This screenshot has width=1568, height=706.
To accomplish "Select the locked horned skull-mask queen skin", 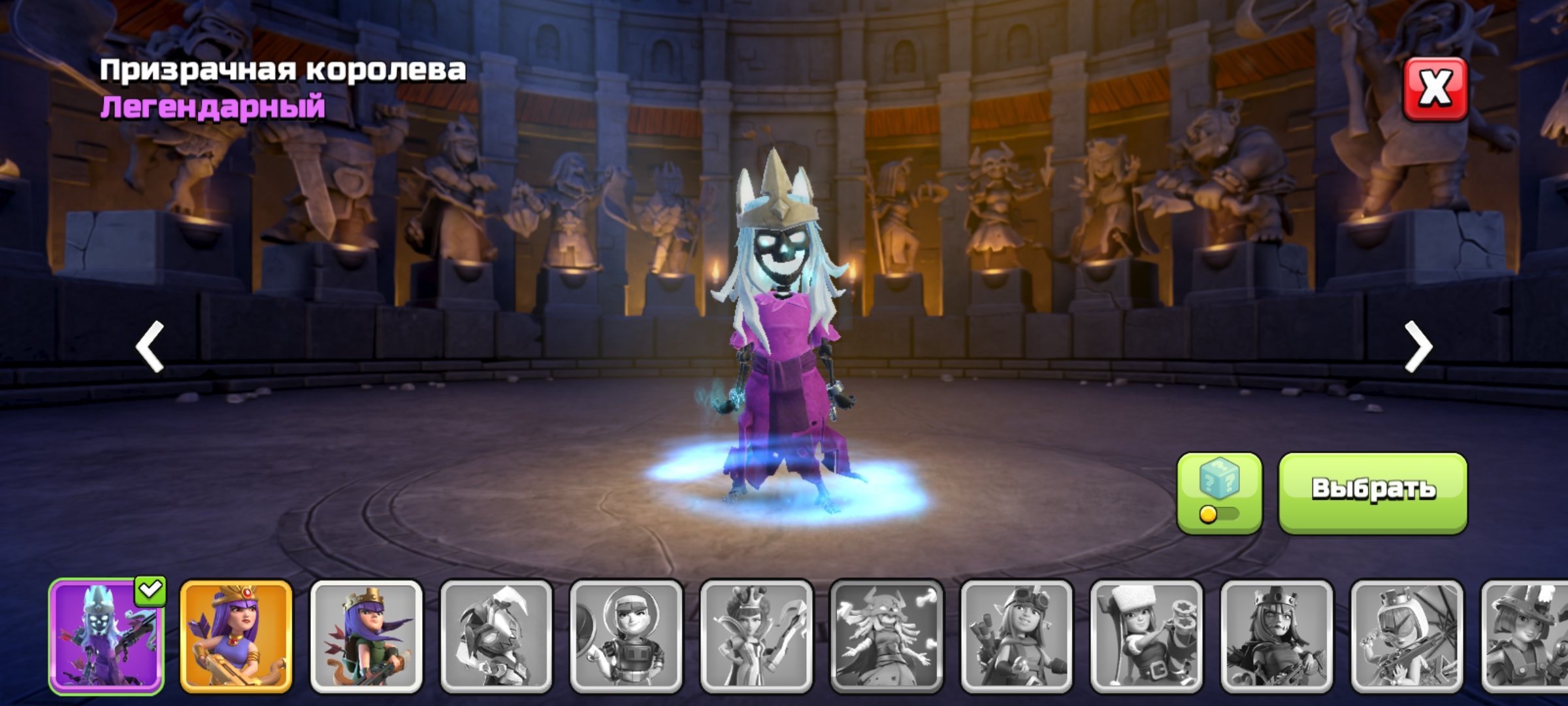I will tap(886, 637).
